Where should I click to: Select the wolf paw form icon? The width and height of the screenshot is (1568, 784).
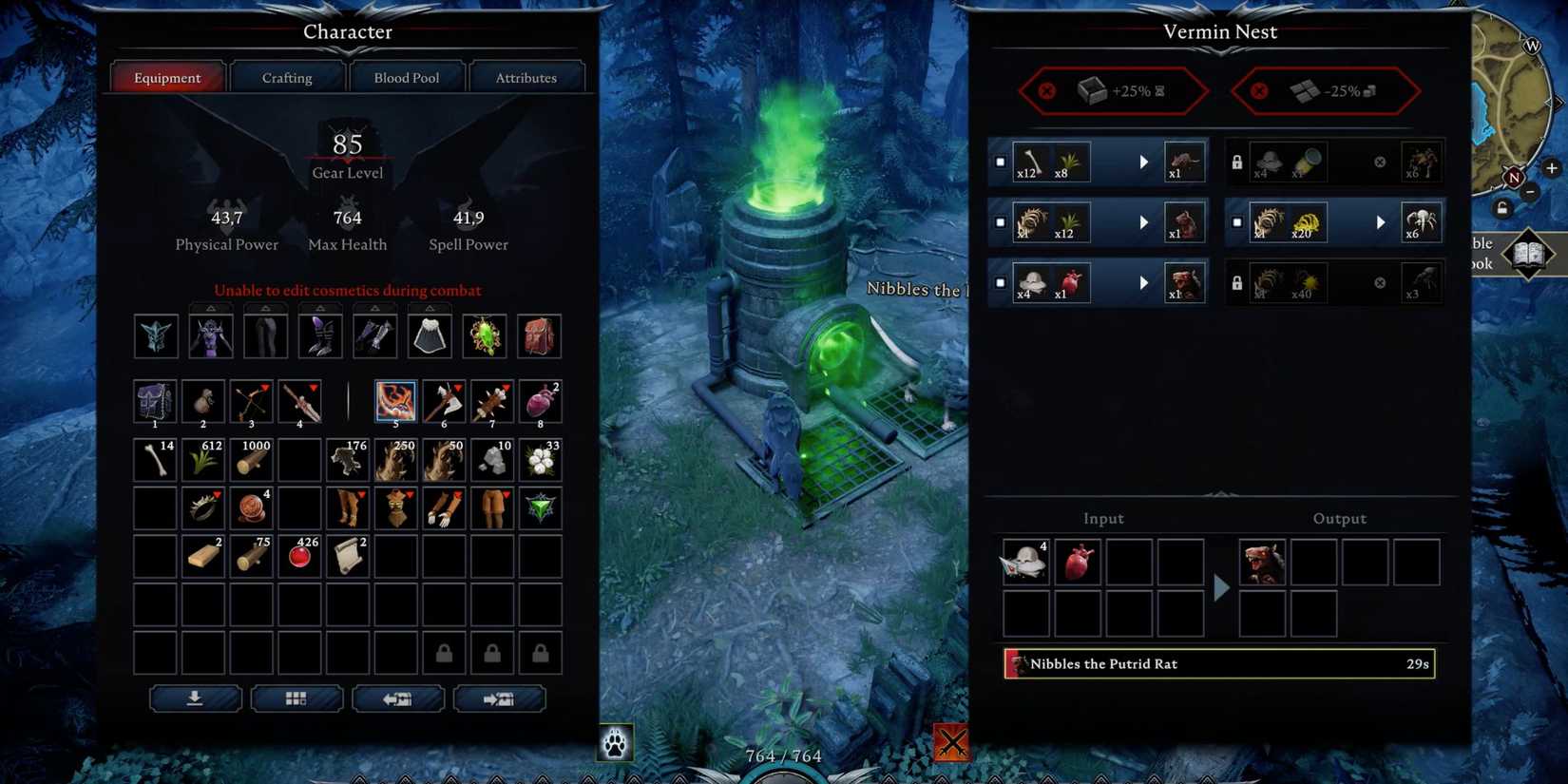point(615,743)
